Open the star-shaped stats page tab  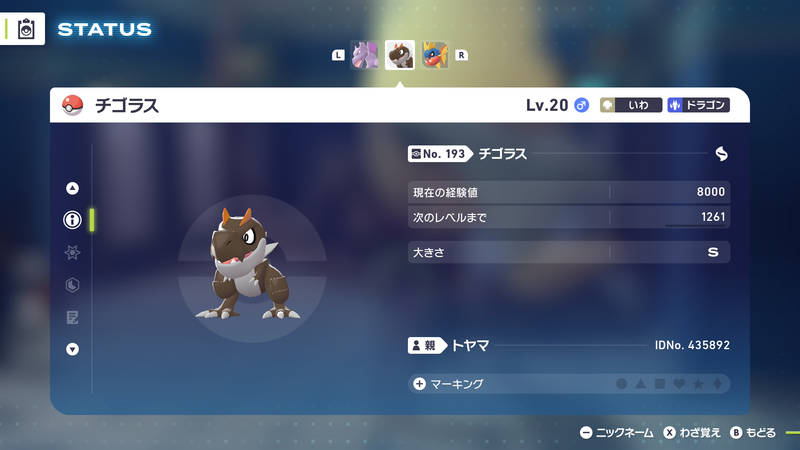(x=72, y=253)
